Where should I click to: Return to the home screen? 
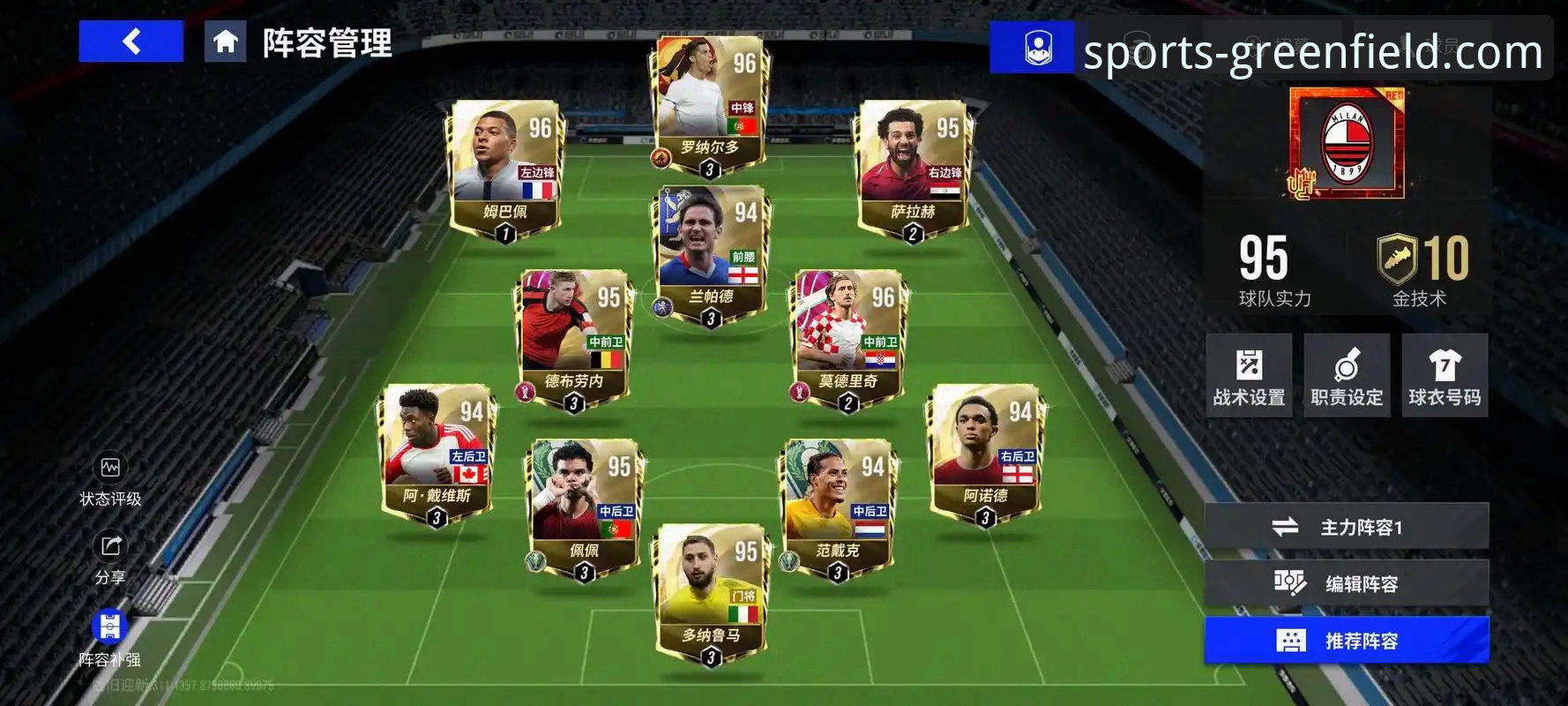click(225, 41)
